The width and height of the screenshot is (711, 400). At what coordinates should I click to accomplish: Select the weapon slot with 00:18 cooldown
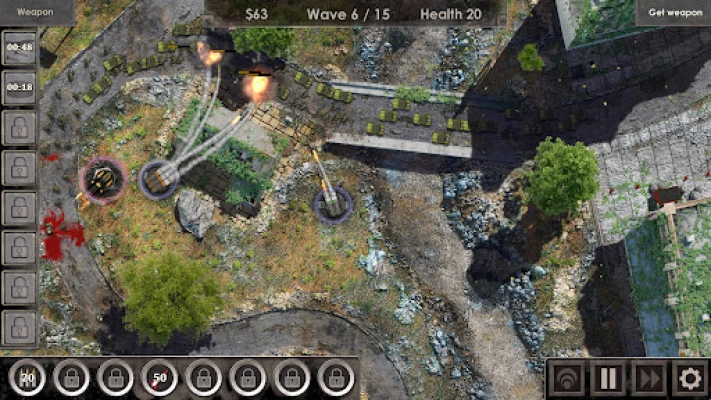19,86
